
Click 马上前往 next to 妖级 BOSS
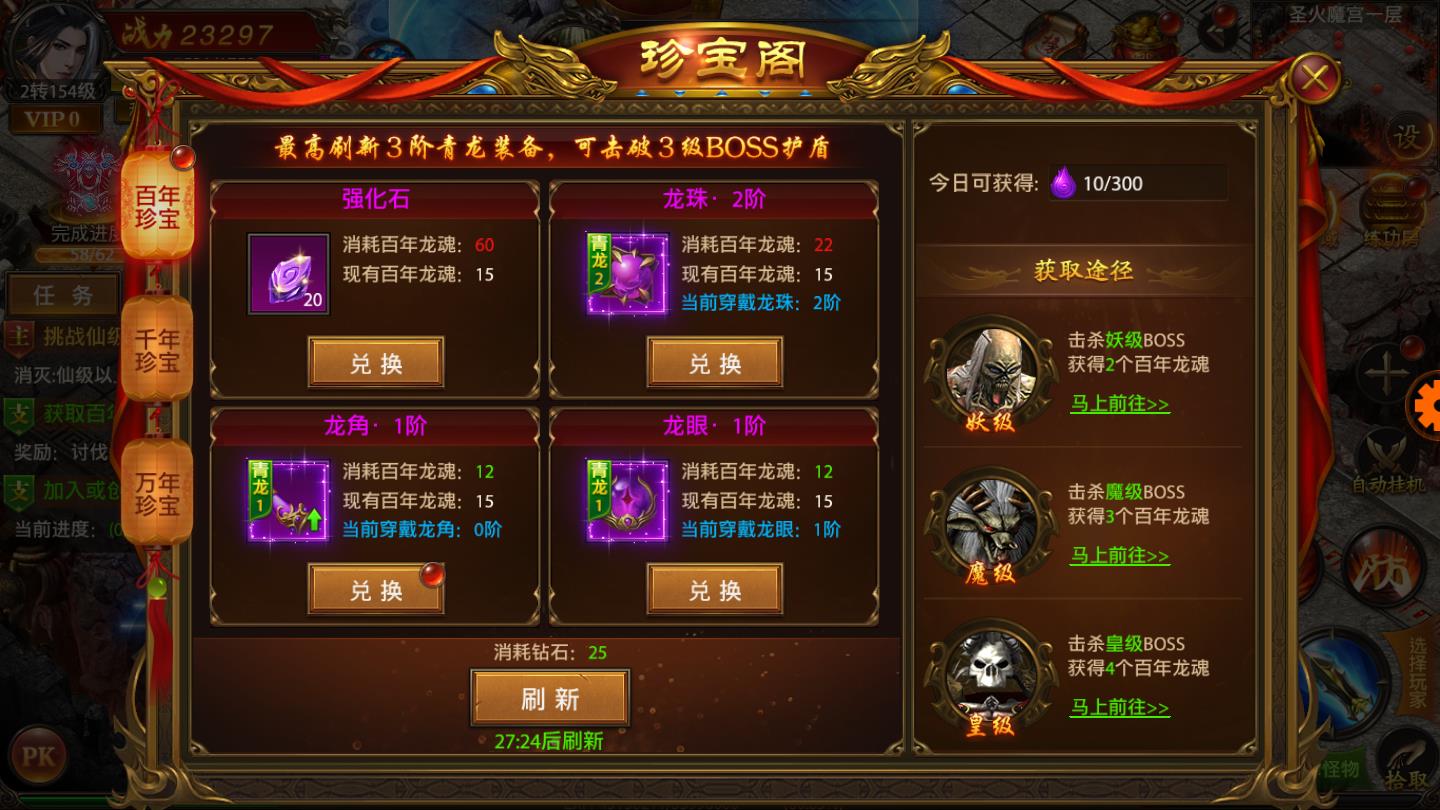(x=1118, y=404)
